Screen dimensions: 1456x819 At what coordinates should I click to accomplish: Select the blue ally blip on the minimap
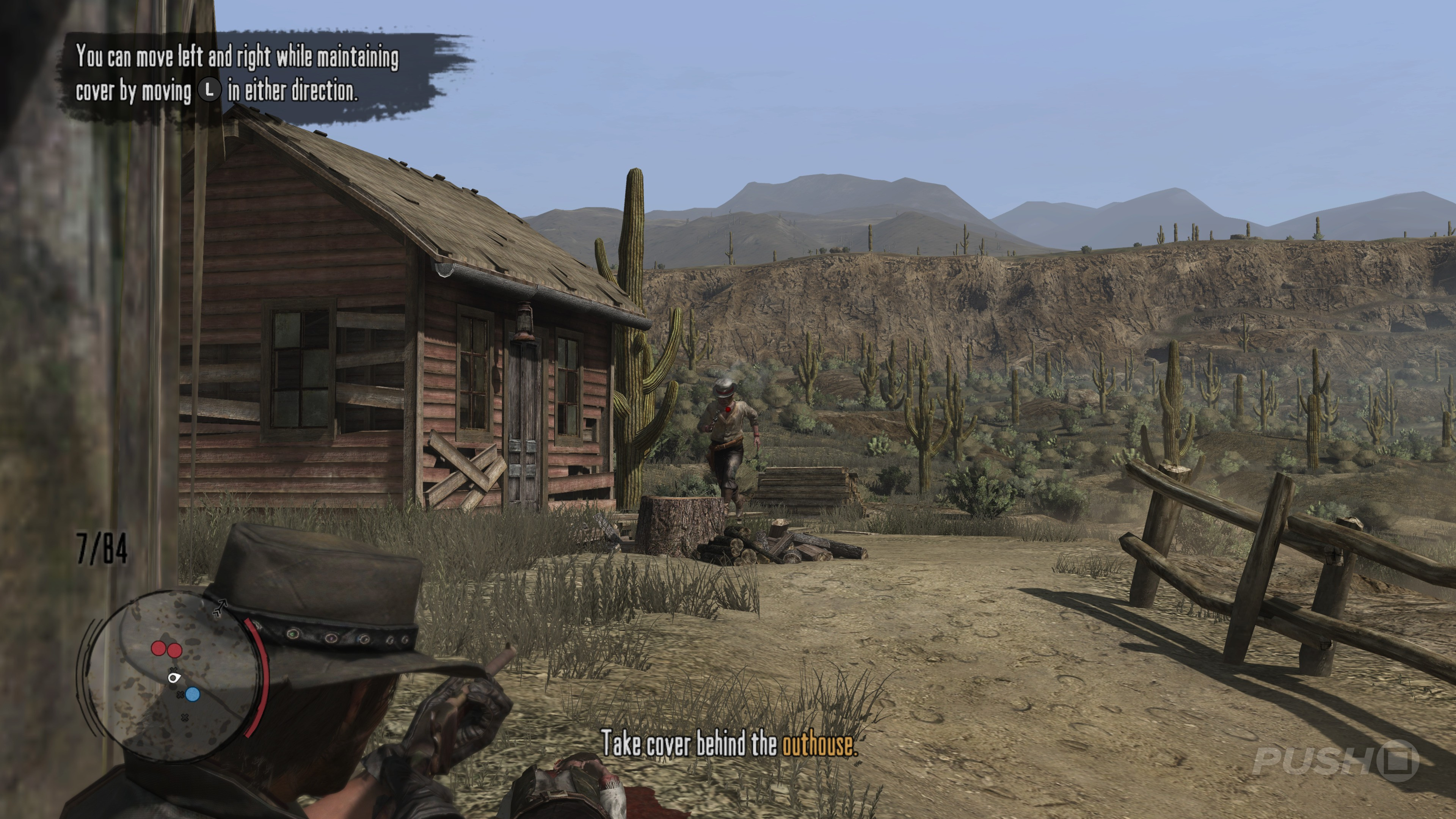192,694
